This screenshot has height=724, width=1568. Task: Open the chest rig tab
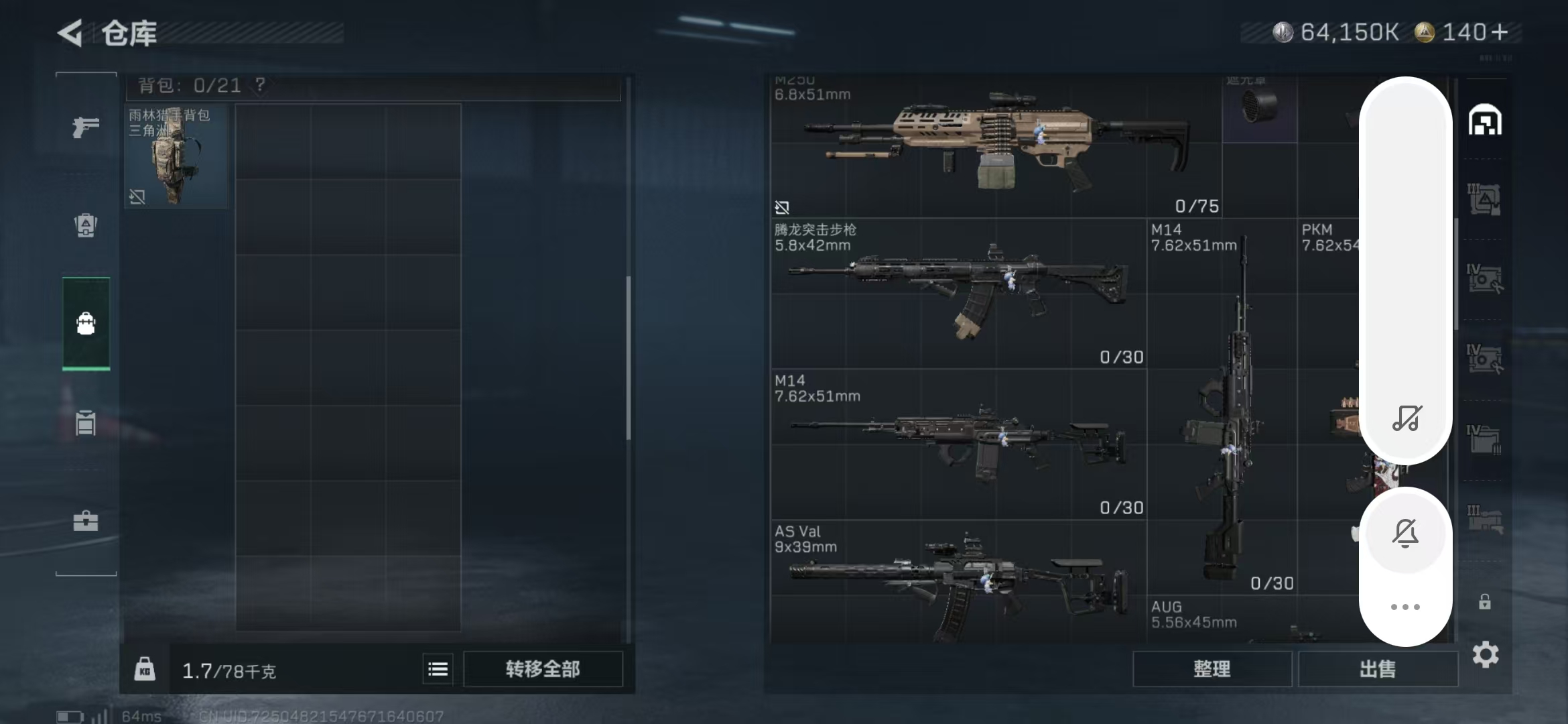[x=86, y=423]
